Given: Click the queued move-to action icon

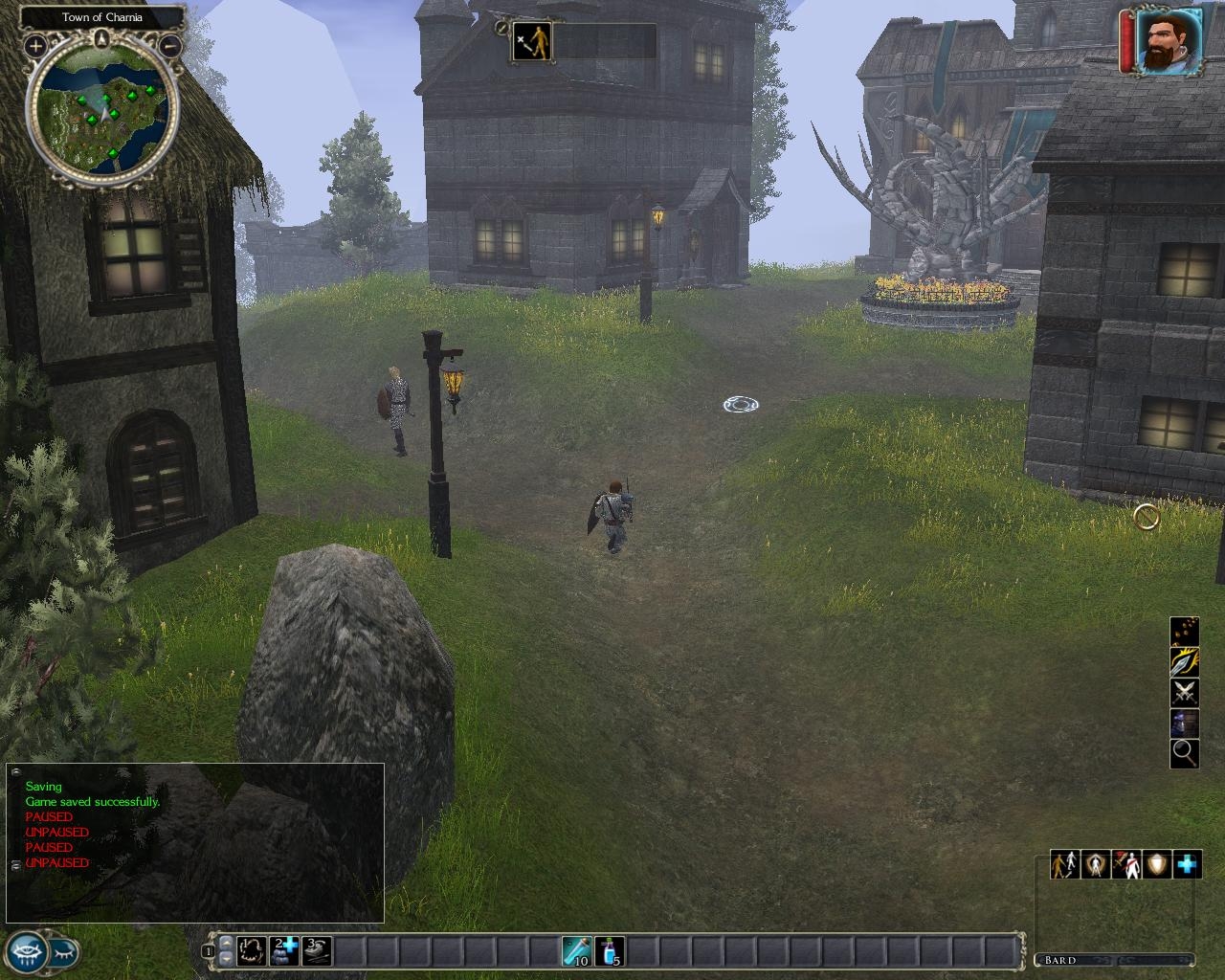Looking at the screenshot, I should click(x=531, y=42).
